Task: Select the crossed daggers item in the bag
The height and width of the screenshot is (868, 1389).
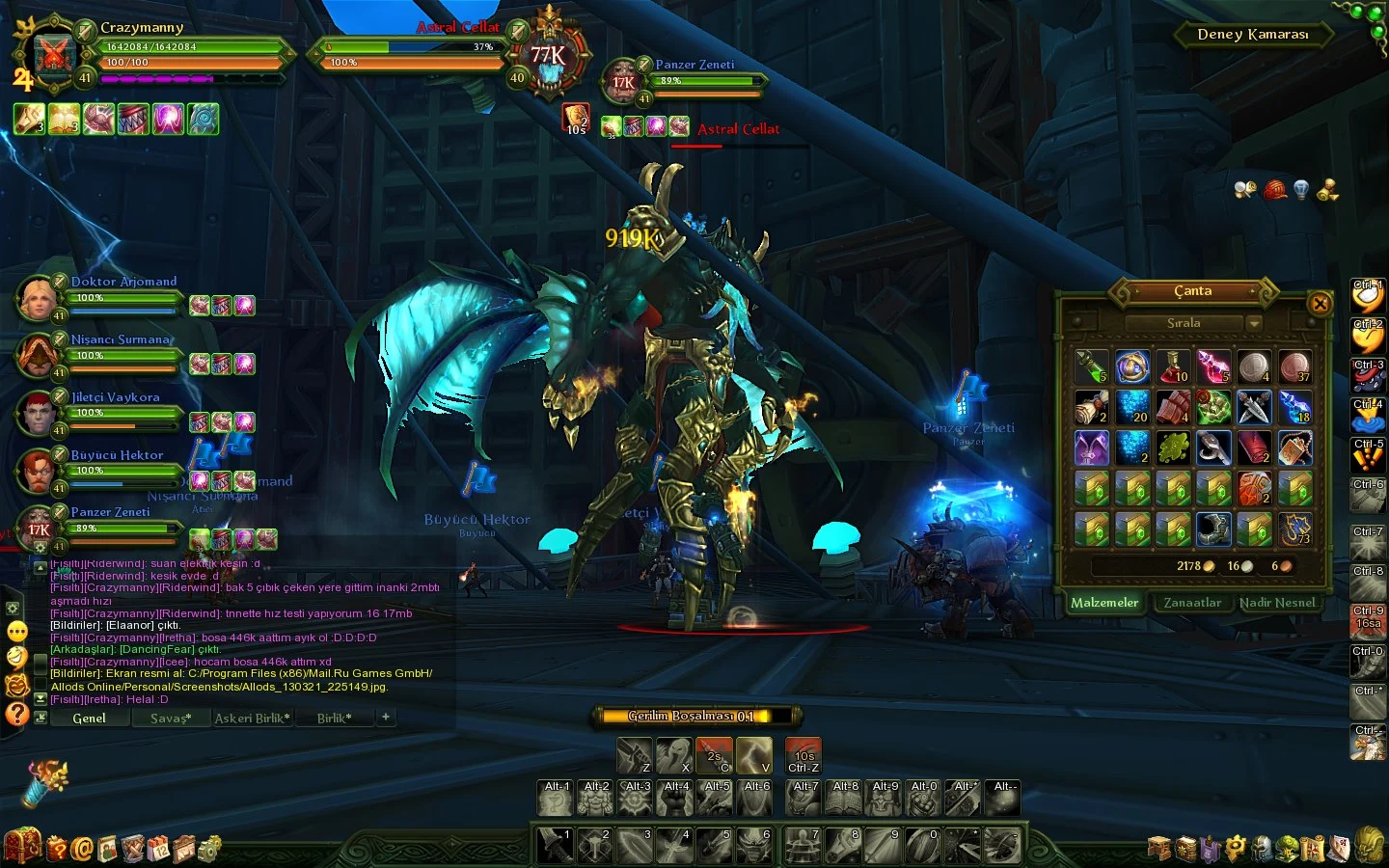Action: 1254,406
